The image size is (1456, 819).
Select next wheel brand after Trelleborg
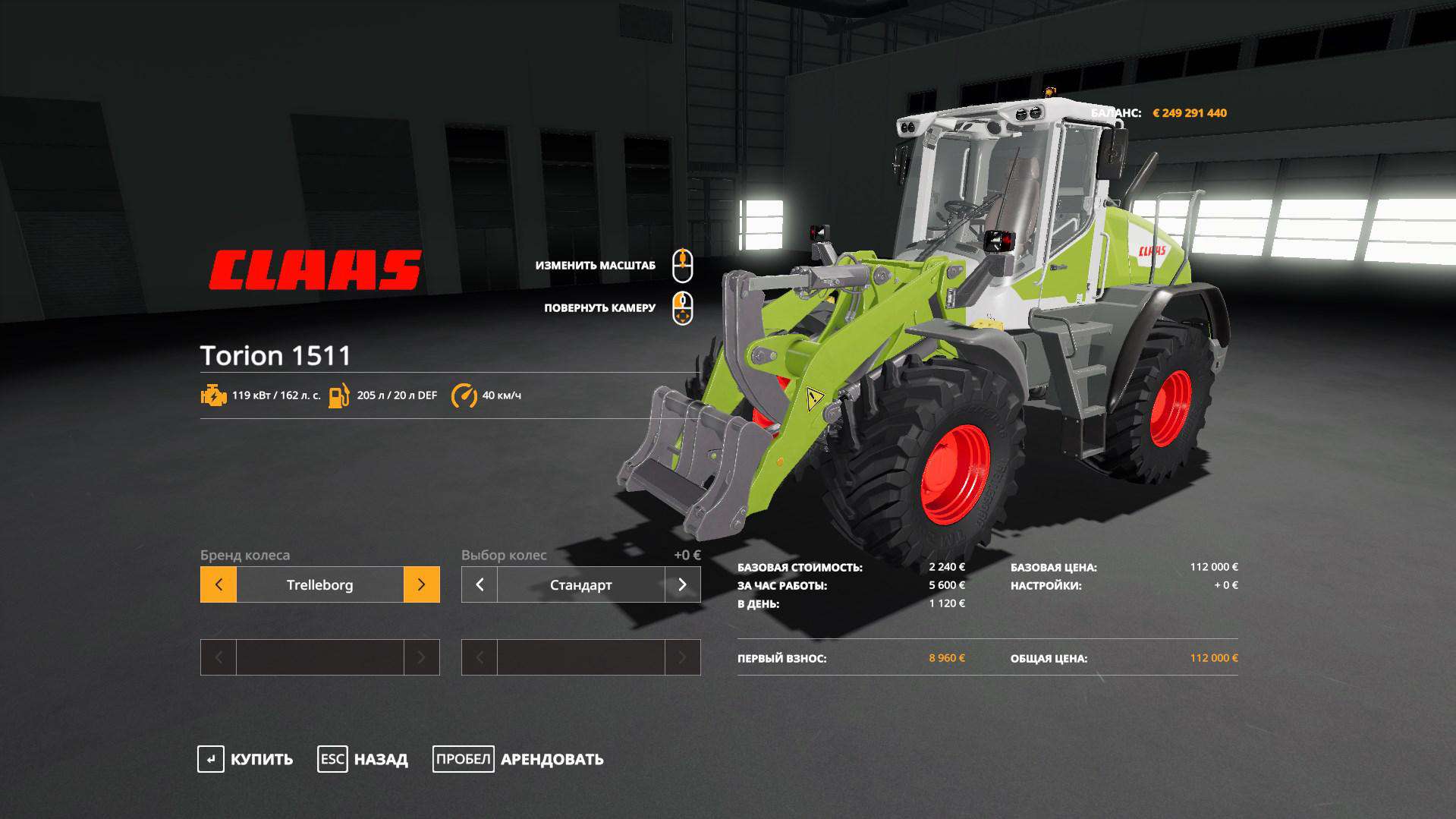tap(421, 584)
